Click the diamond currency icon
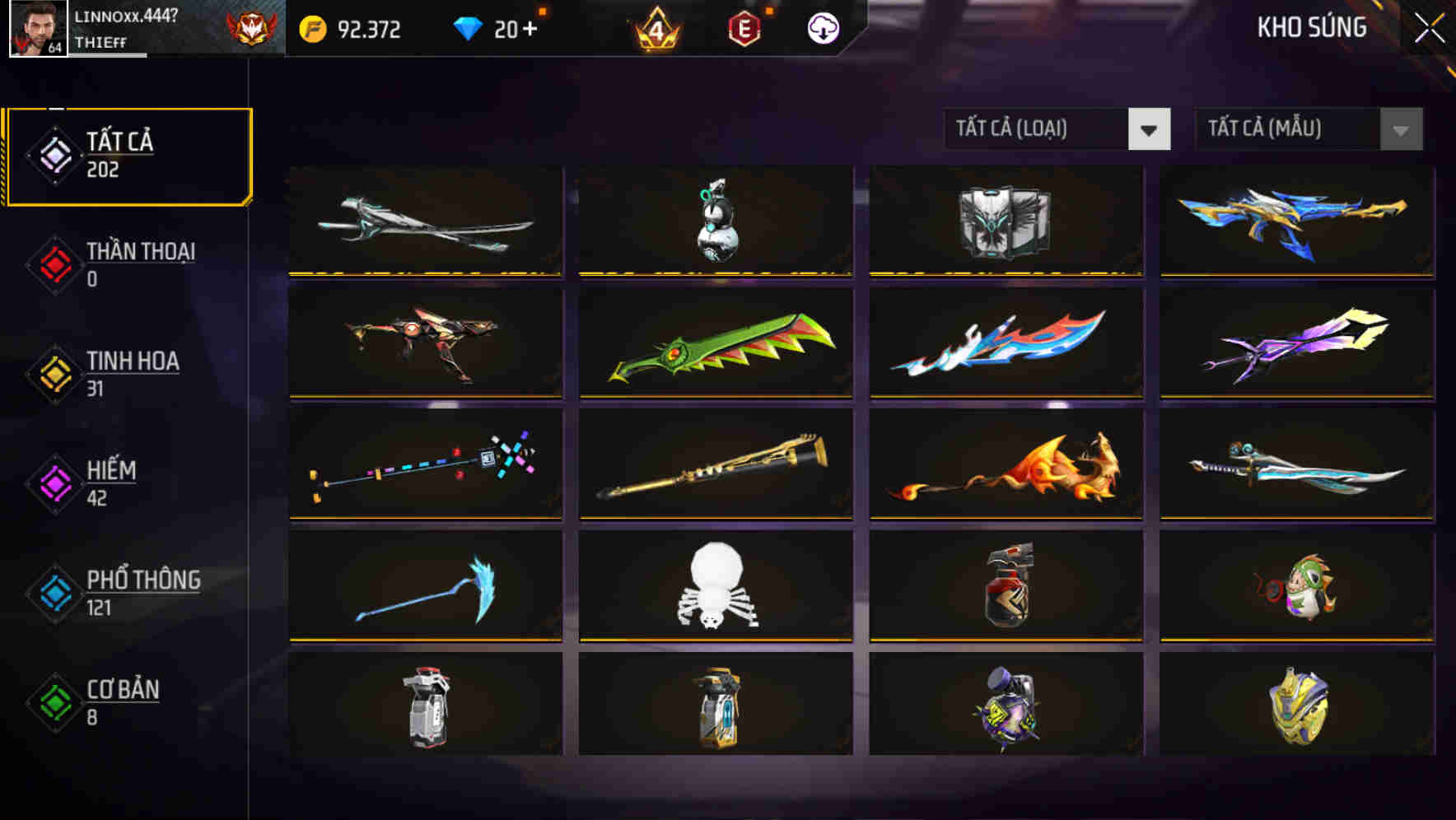1456x820 pixels. (467, 28)
